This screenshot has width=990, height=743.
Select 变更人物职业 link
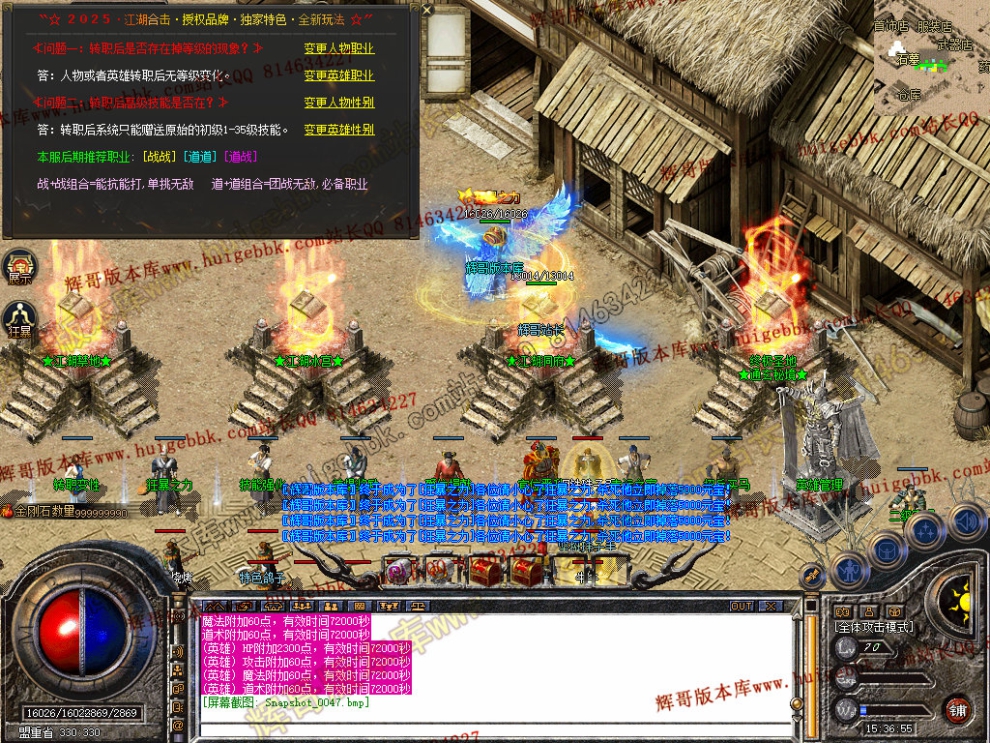coord(339,48)
